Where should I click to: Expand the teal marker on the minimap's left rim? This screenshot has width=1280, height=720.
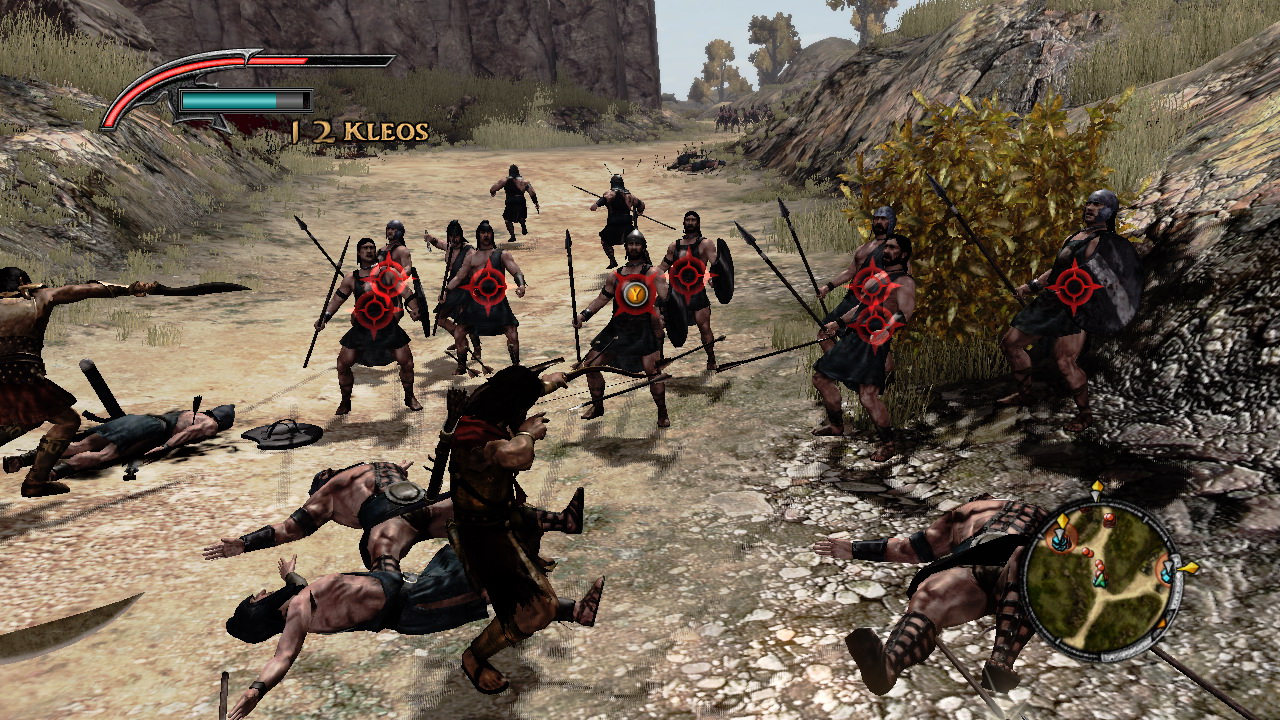(1060, 542)
